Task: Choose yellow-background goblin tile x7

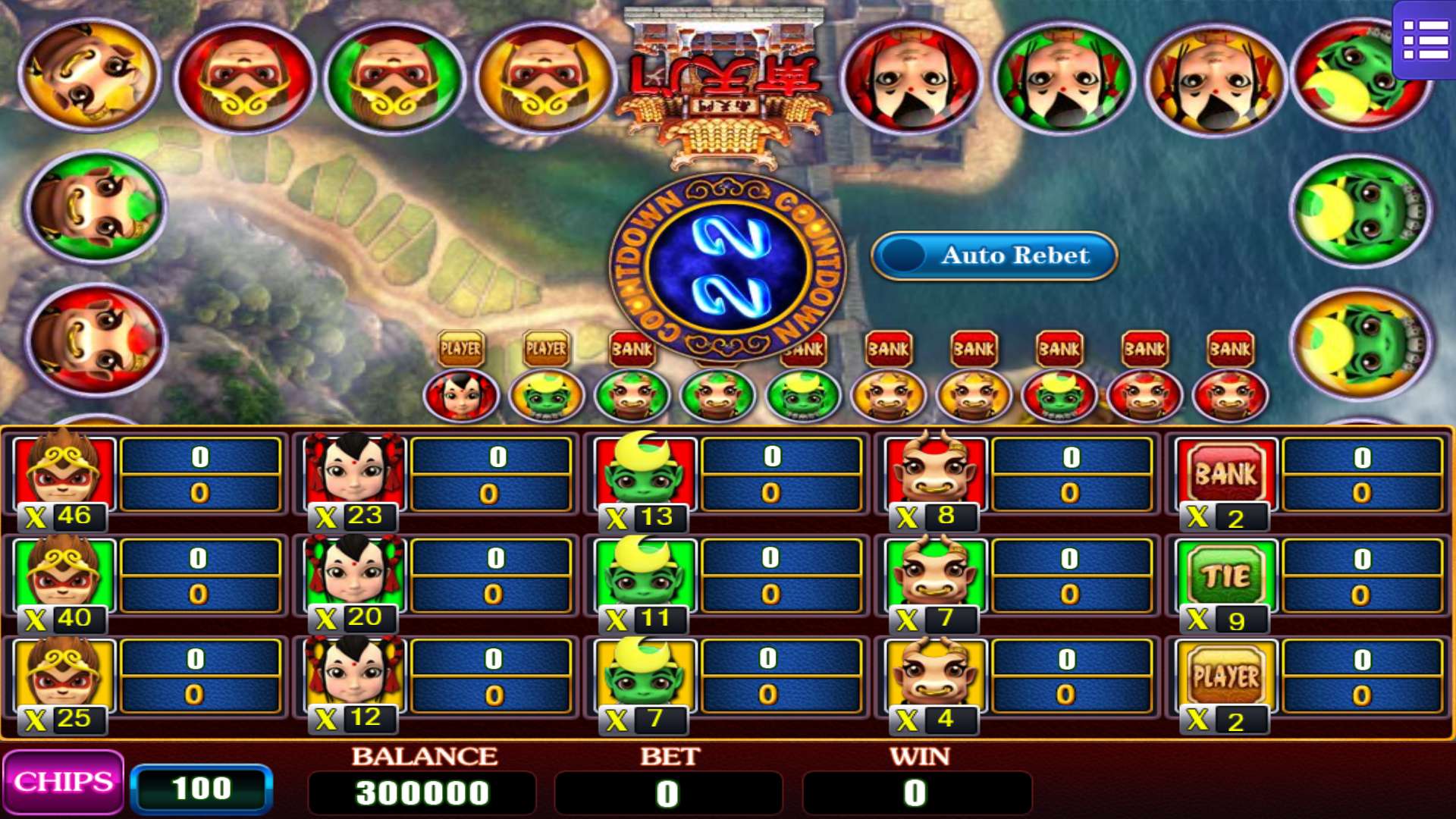Action: pyautogui.click(x=645, y=676)
